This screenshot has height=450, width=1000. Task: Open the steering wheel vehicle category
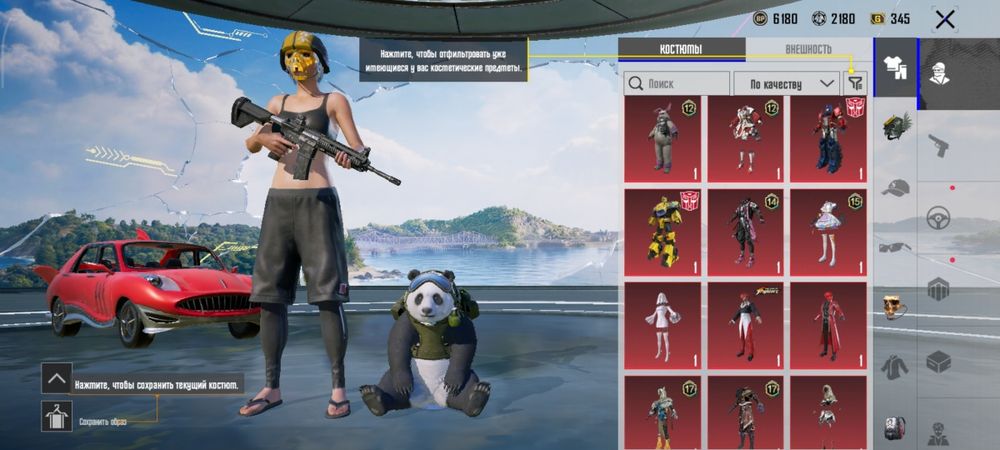point(938,217)
